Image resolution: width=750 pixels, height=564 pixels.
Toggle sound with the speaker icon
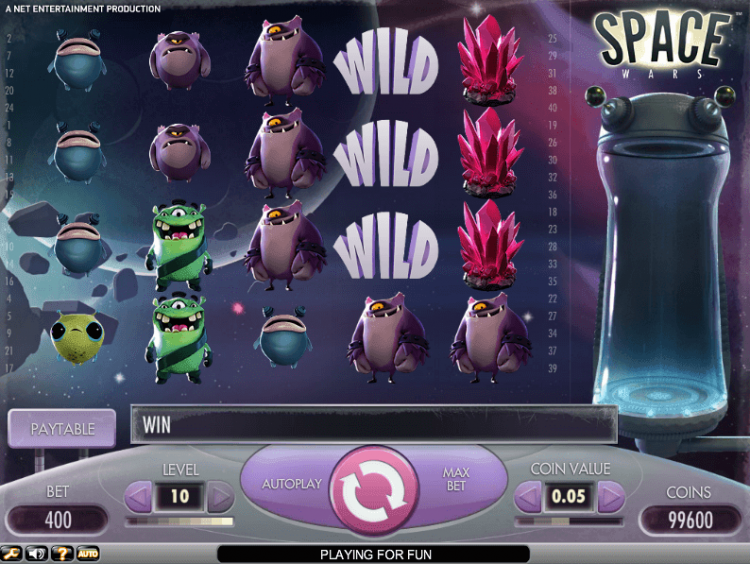38,553
